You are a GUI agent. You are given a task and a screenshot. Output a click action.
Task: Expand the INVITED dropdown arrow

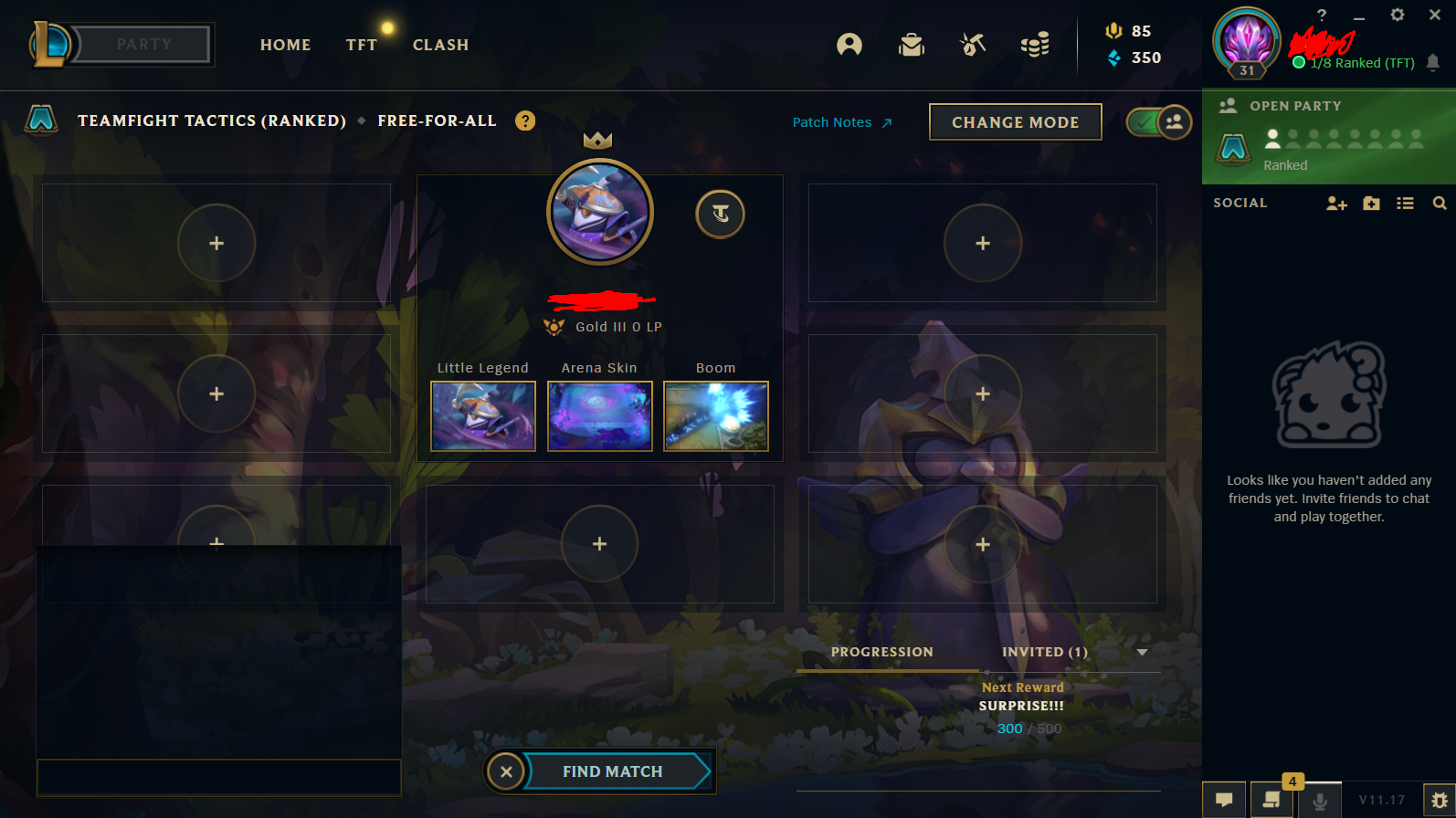click(x=1142, y=653)
